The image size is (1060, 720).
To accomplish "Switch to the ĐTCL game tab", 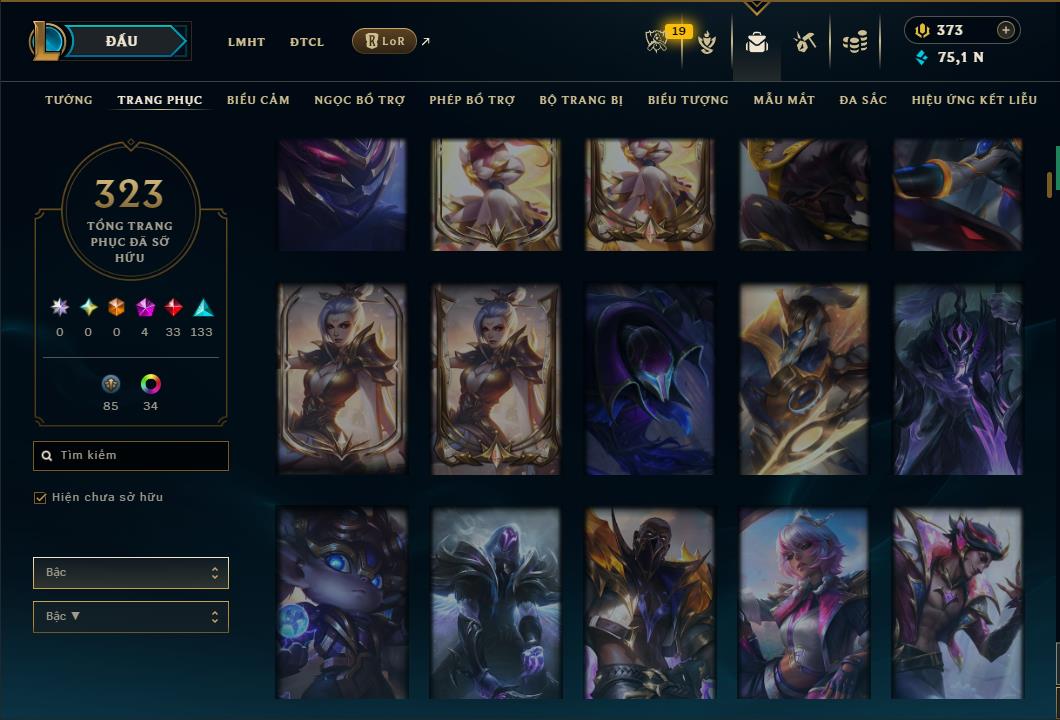I will (307, 42).
